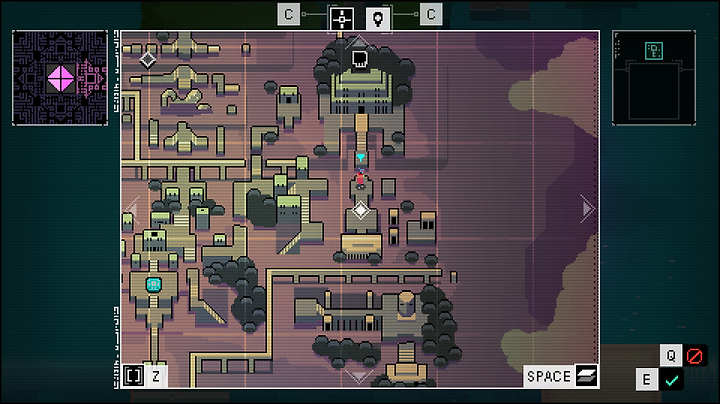Select the crosshair map tab at top
The height and width of the screenshot is (404, 720).
coord(343,17)
